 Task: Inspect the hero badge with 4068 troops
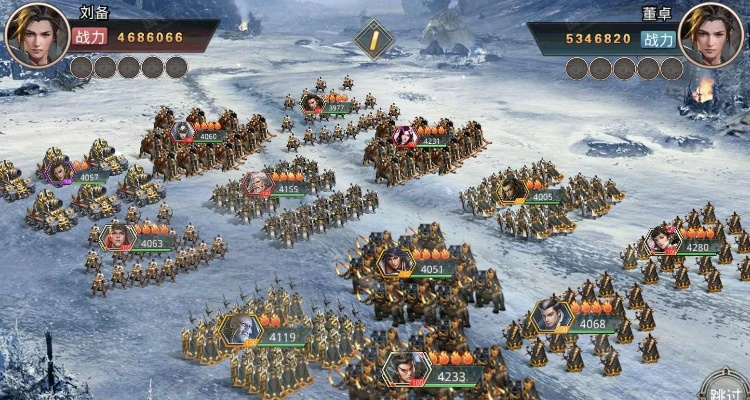click(552, 316)
